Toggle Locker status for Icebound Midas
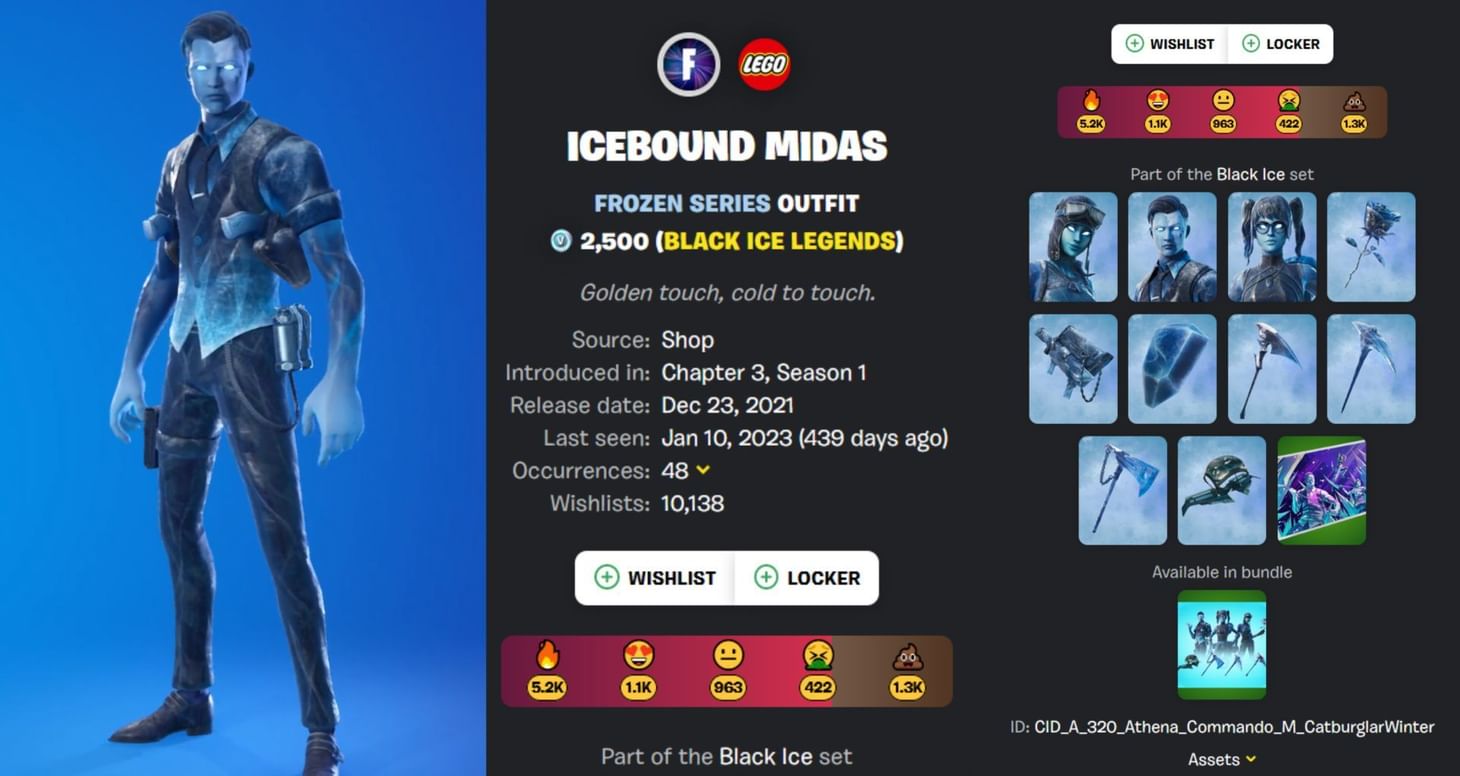Image resolution: width=1460 pixels, height=776 pixels. (808, 578)
